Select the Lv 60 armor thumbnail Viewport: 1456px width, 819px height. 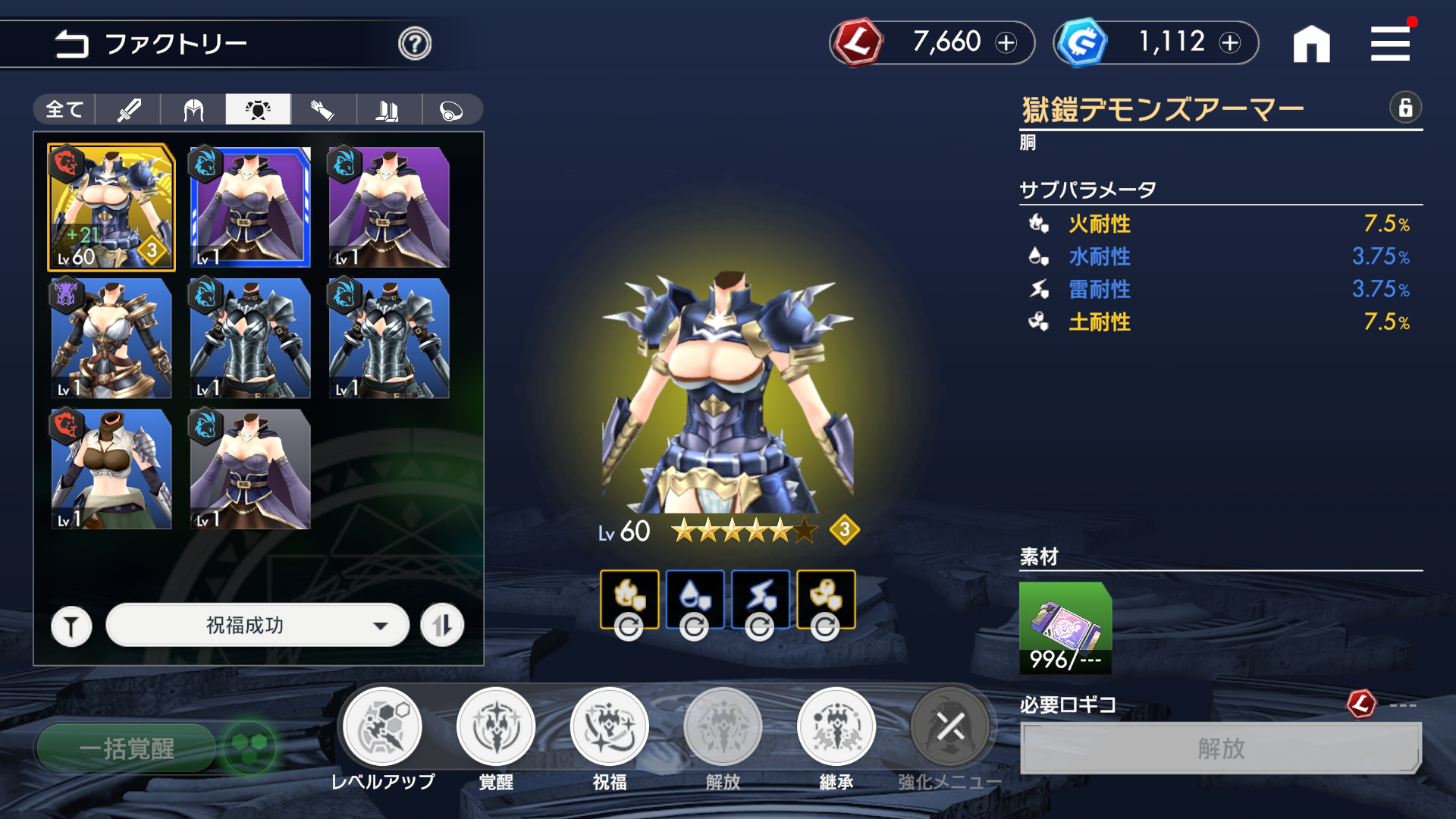pos(111,207)
